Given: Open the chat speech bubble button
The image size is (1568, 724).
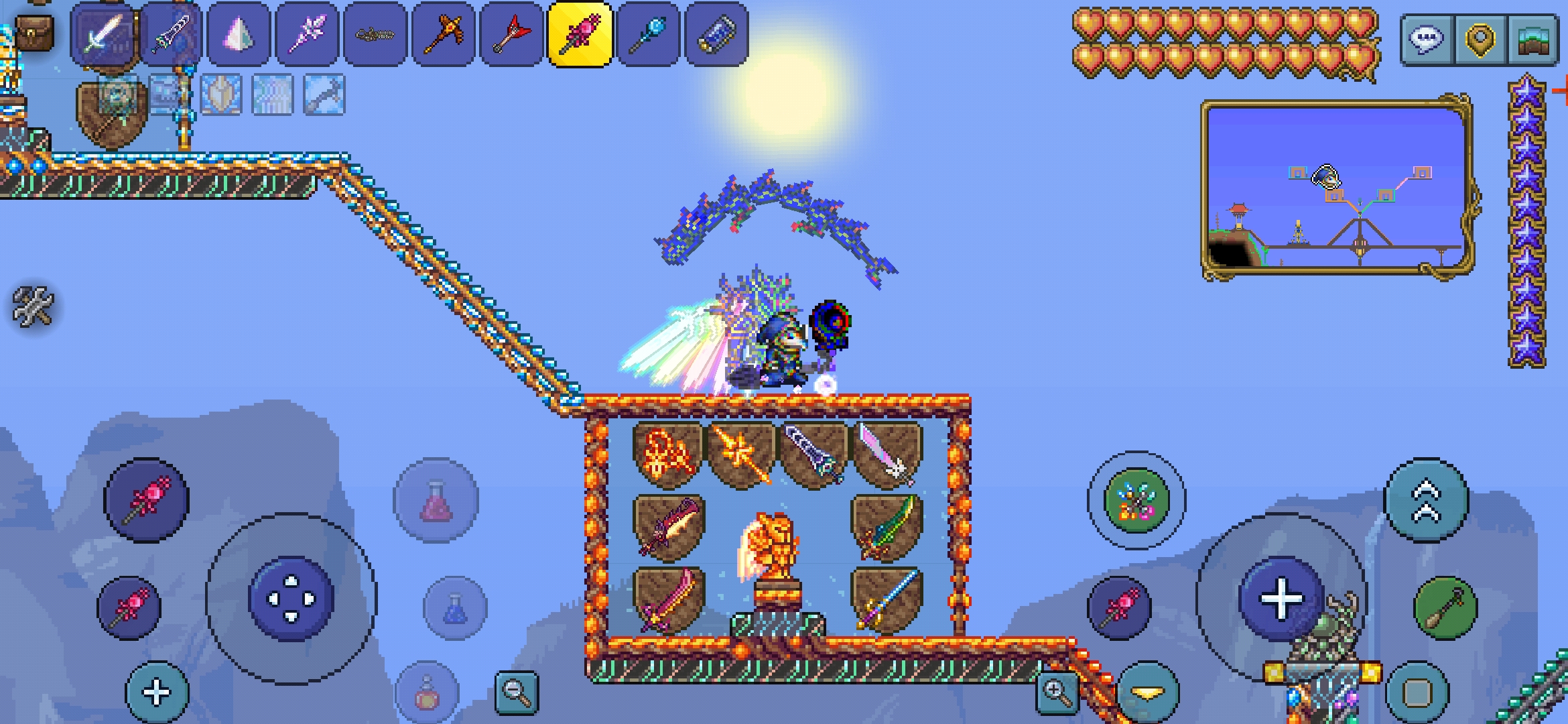Looking at the screenshot, I should 1426,39.
